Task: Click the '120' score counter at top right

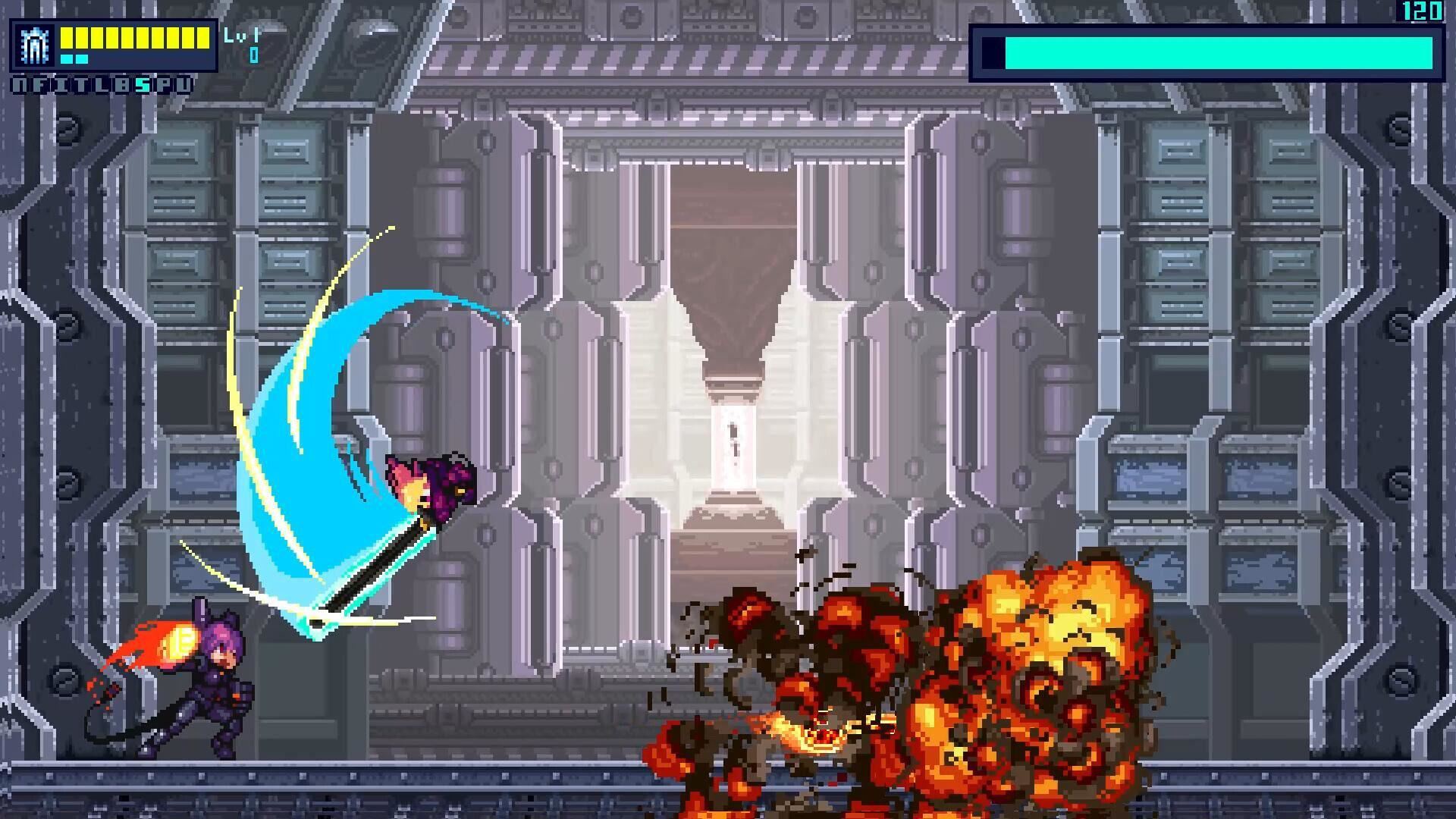Action: pyautogui.click(x=1422, y=11)
